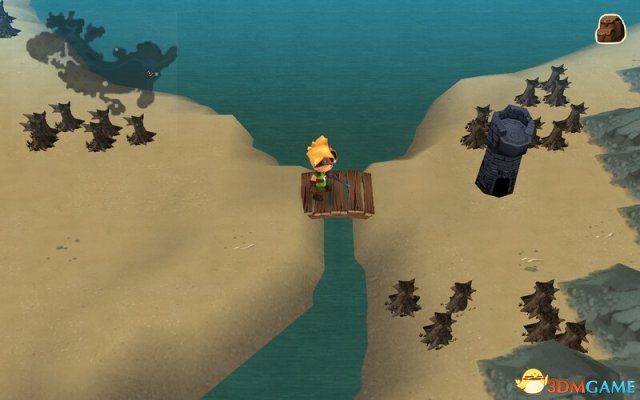640x400 pixels.
Task: Open the backpack inventory icon
Action: pyautogui.click(x=610, y=29)
